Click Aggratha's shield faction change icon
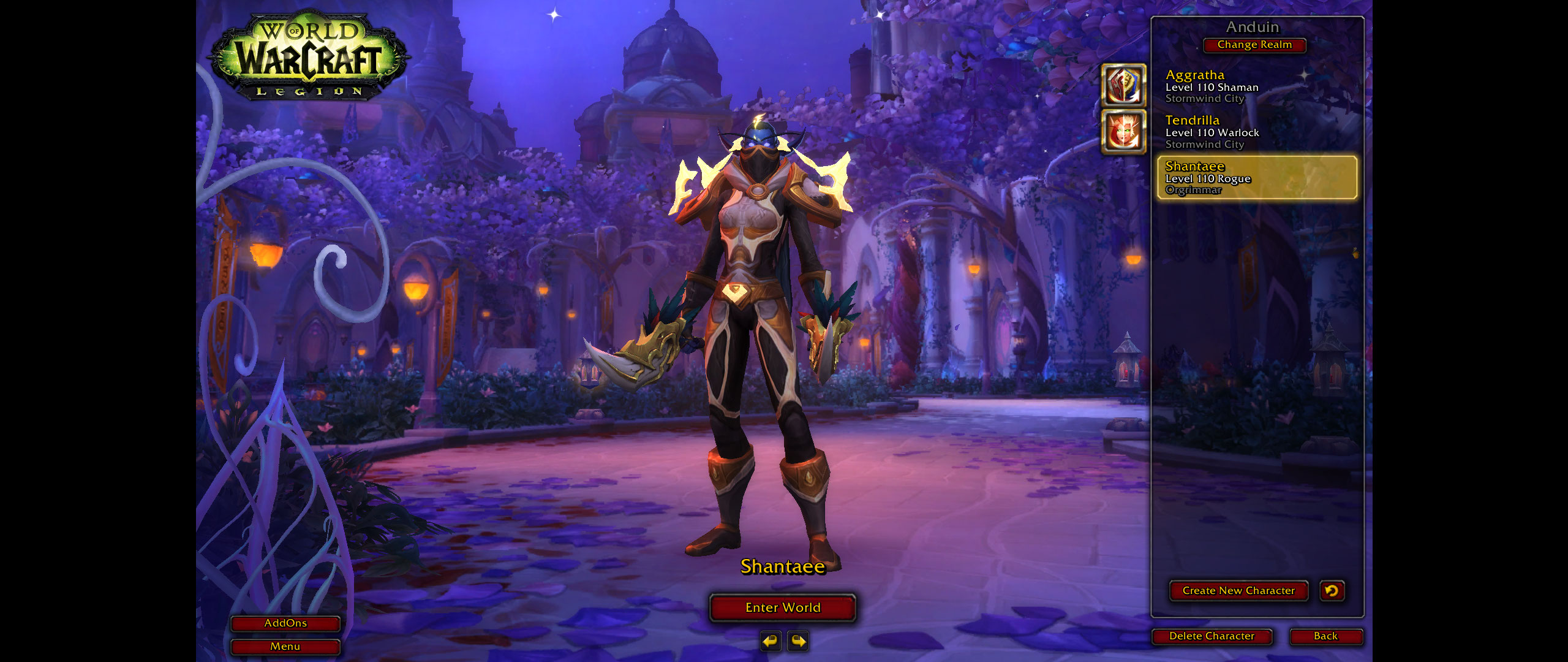1568x662 pixels. point(1123,86)
